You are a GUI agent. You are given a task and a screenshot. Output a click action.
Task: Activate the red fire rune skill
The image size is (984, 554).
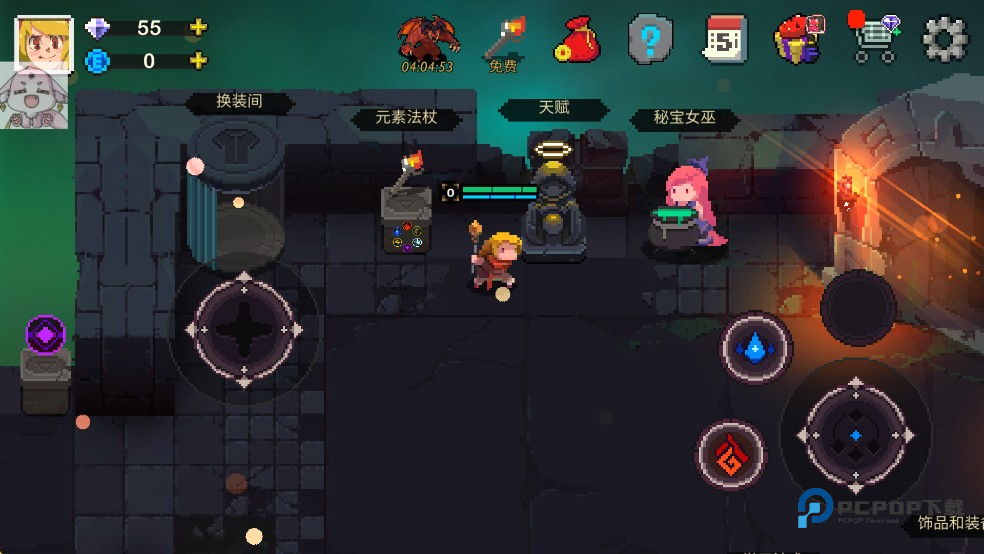coord(731,455)
